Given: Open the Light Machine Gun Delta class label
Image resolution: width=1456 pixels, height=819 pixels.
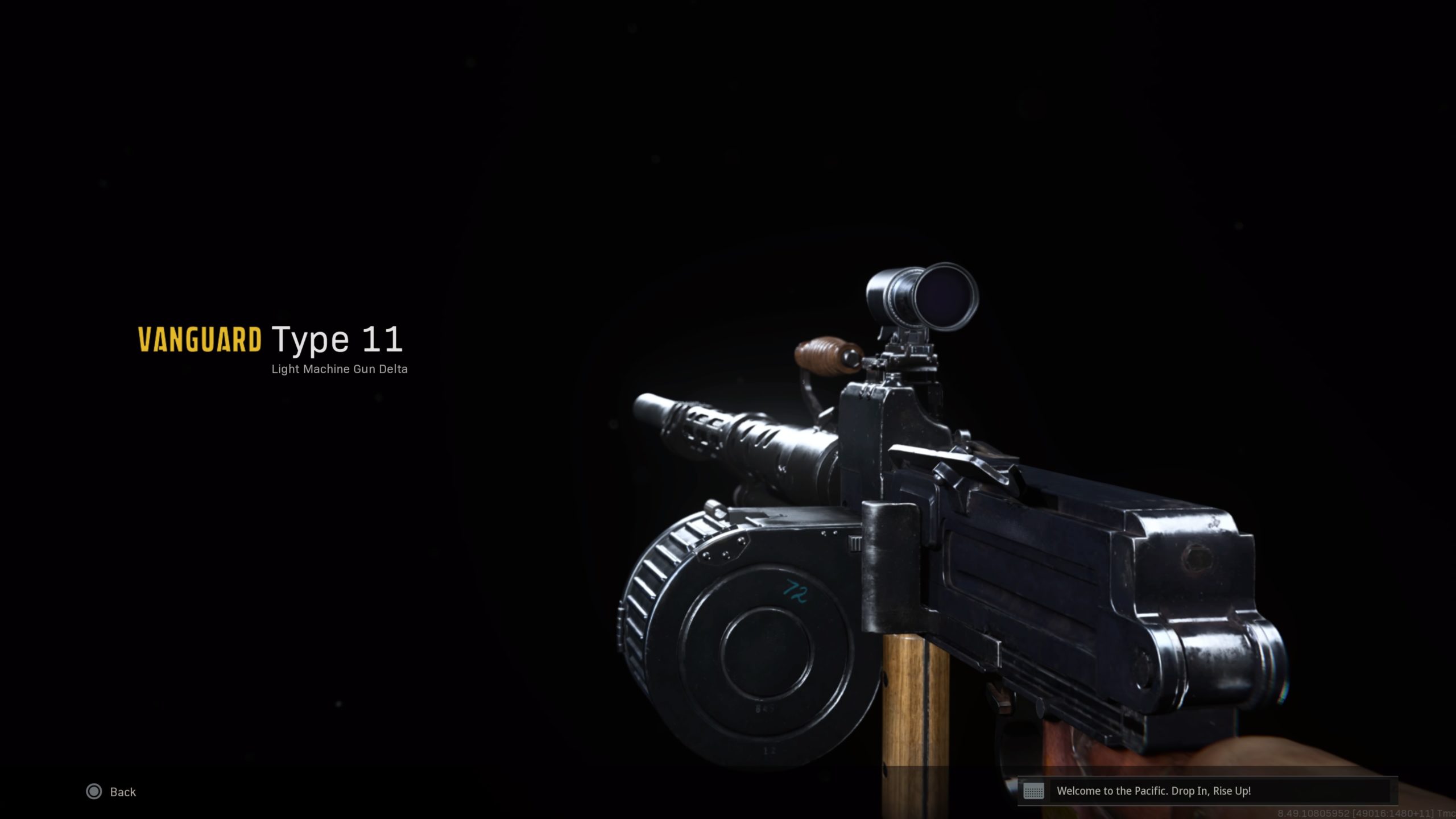Looking at the screenshot, I should pyautogui.click(x=340, y=369).
